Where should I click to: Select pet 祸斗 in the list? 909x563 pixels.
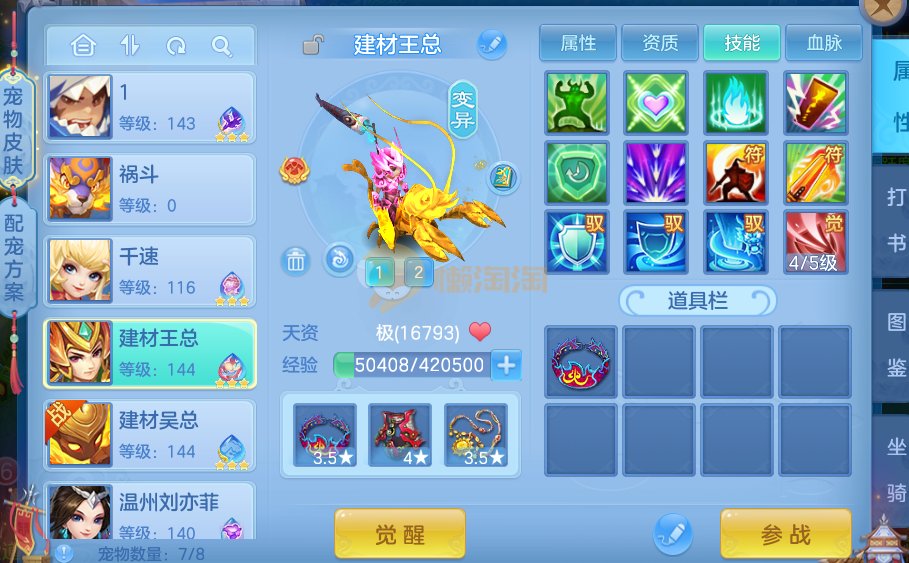click(150, 189)
